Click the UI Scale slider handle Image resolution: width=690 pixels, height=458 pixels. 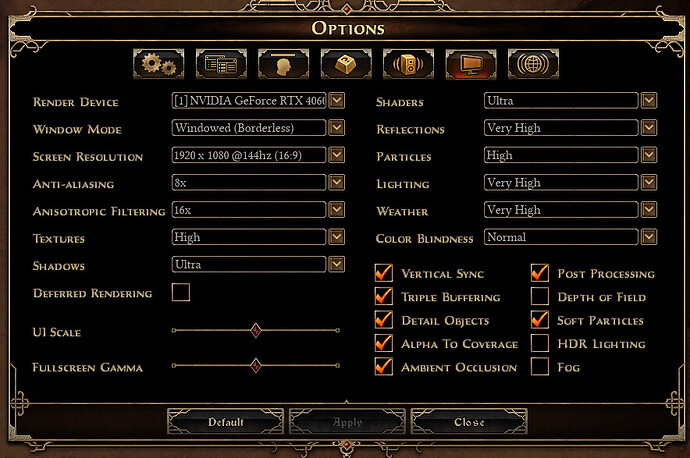[256, 330]
